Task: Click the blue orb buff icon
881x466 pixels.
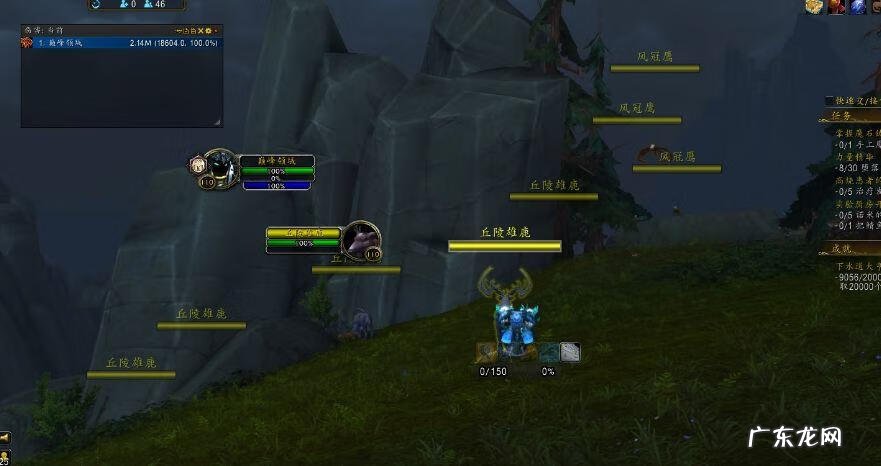Action: click(x=858, y=7)
